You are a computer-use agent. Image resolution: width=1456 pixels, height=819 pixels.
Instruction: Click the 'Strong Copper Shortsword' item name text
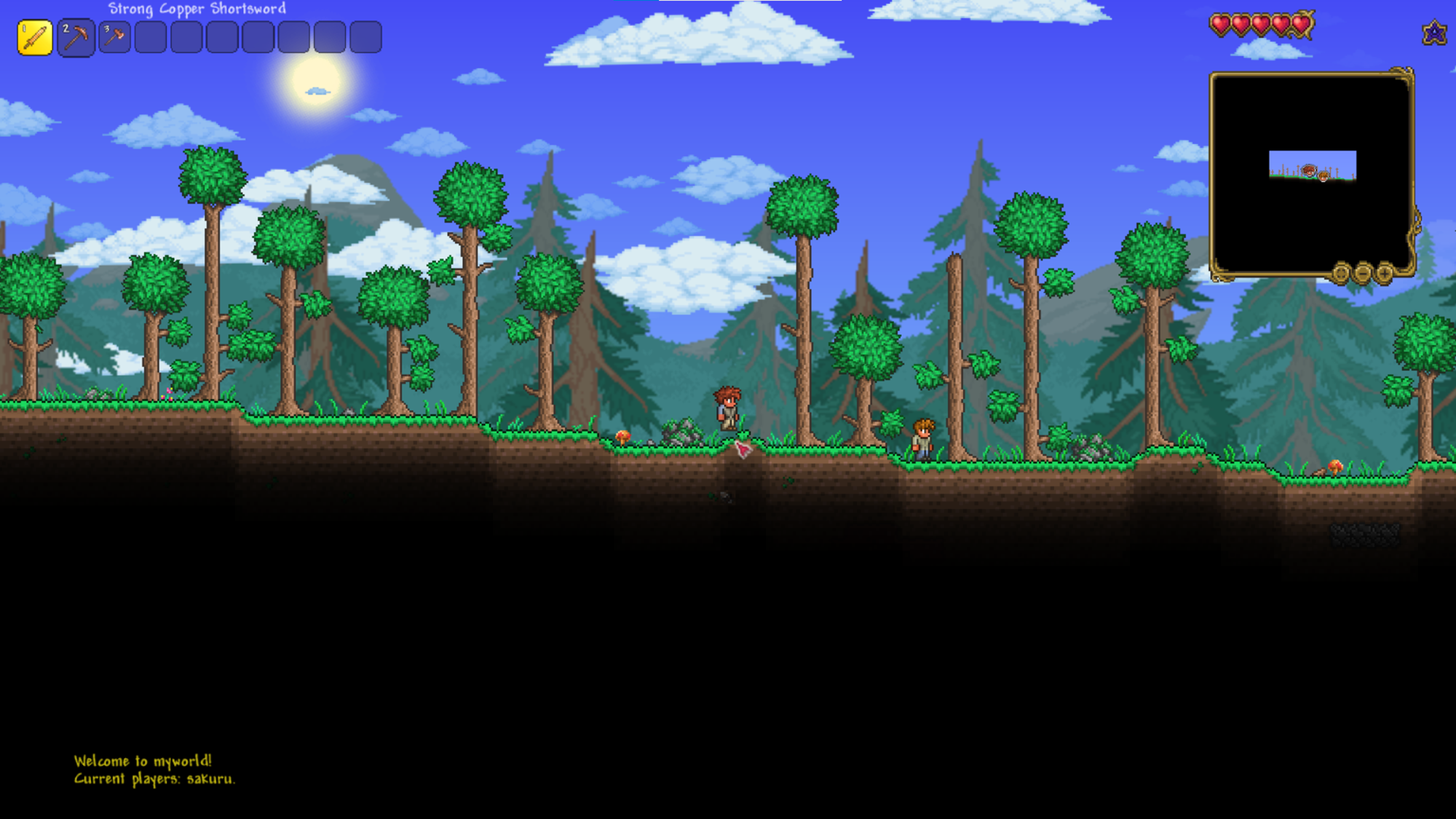(x=197, y=9)
